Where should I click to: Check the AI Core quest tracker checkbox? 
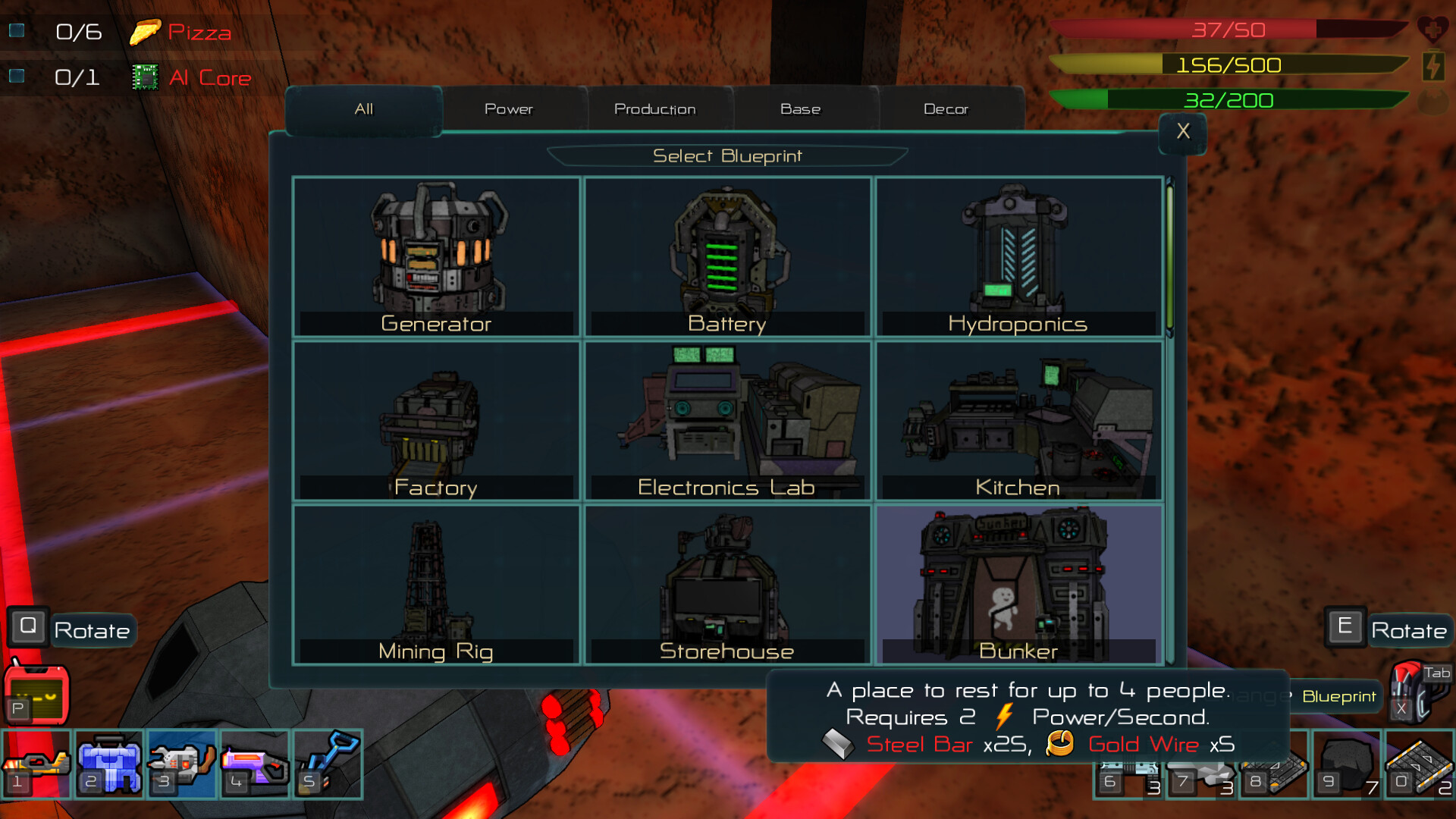tap(17, 75)
